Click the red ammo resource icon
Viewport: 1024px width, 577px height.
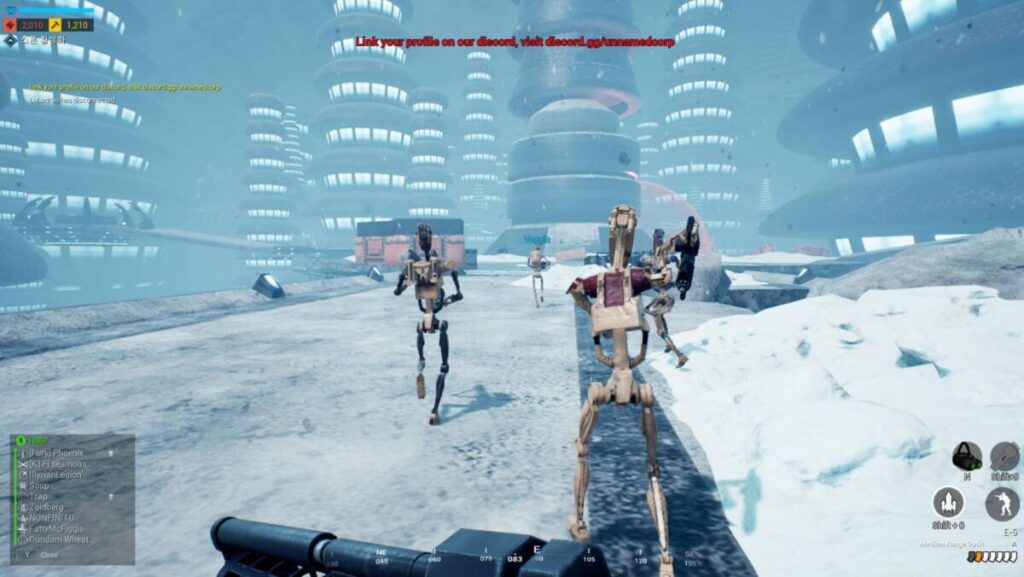(x=11, y=24)
